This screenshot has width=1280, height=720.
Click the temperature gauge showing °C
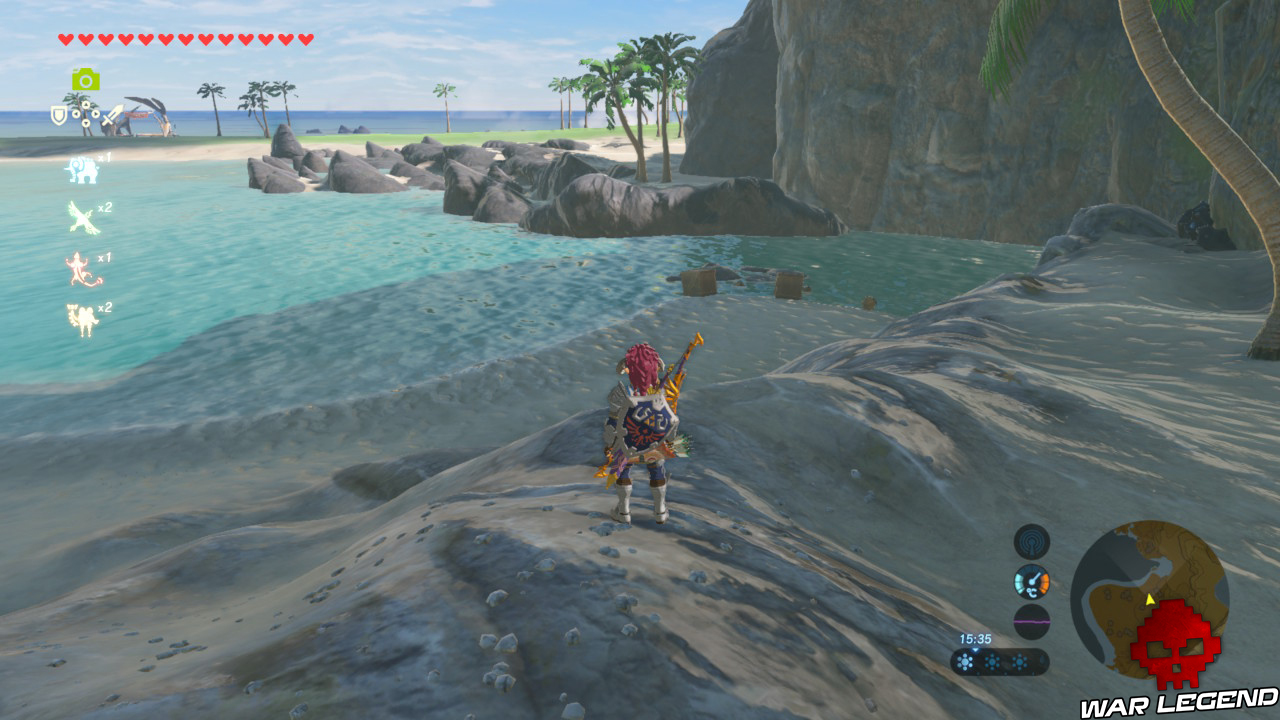1031,581
